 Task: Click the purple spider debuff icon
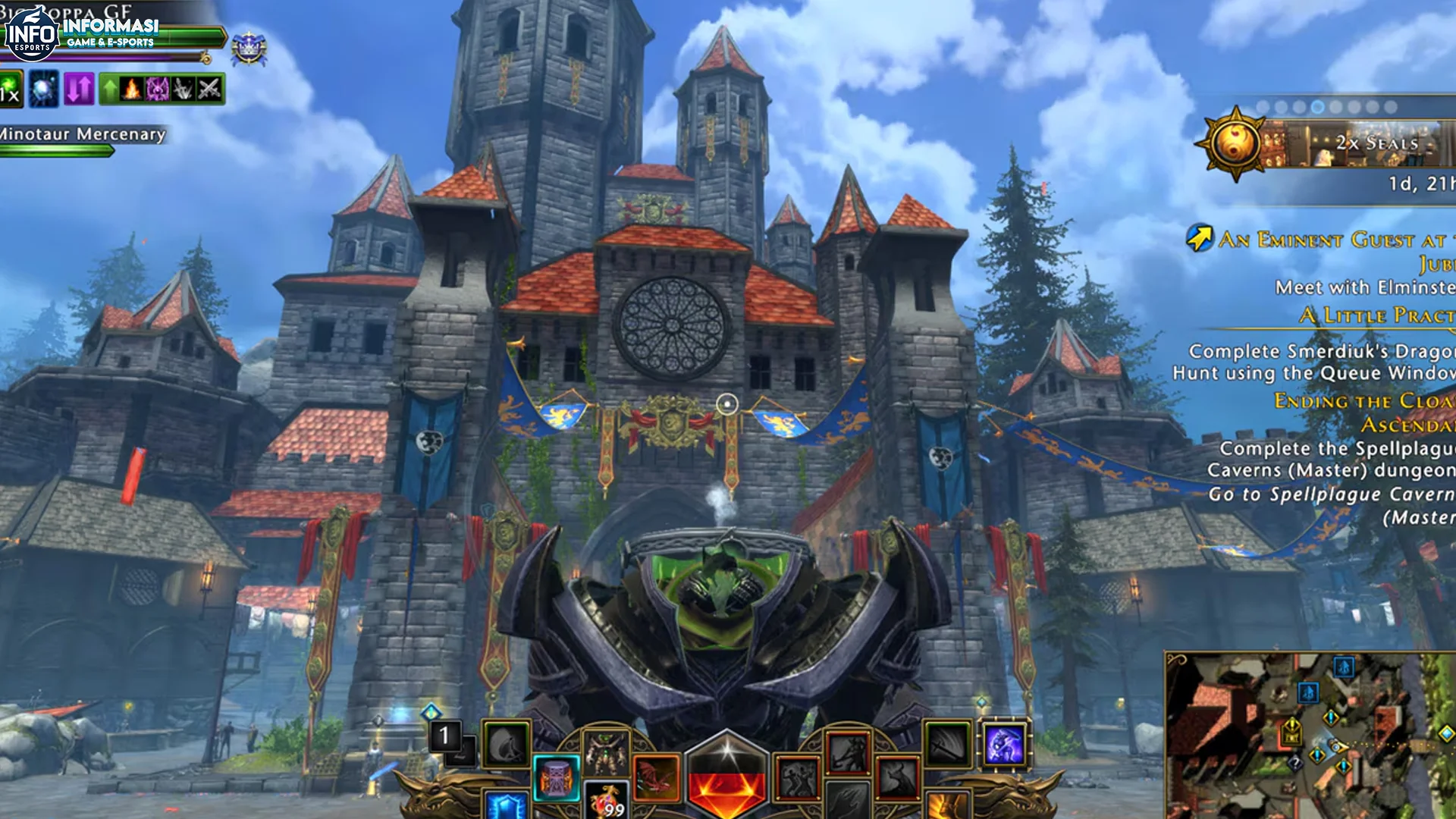[158, 89]
